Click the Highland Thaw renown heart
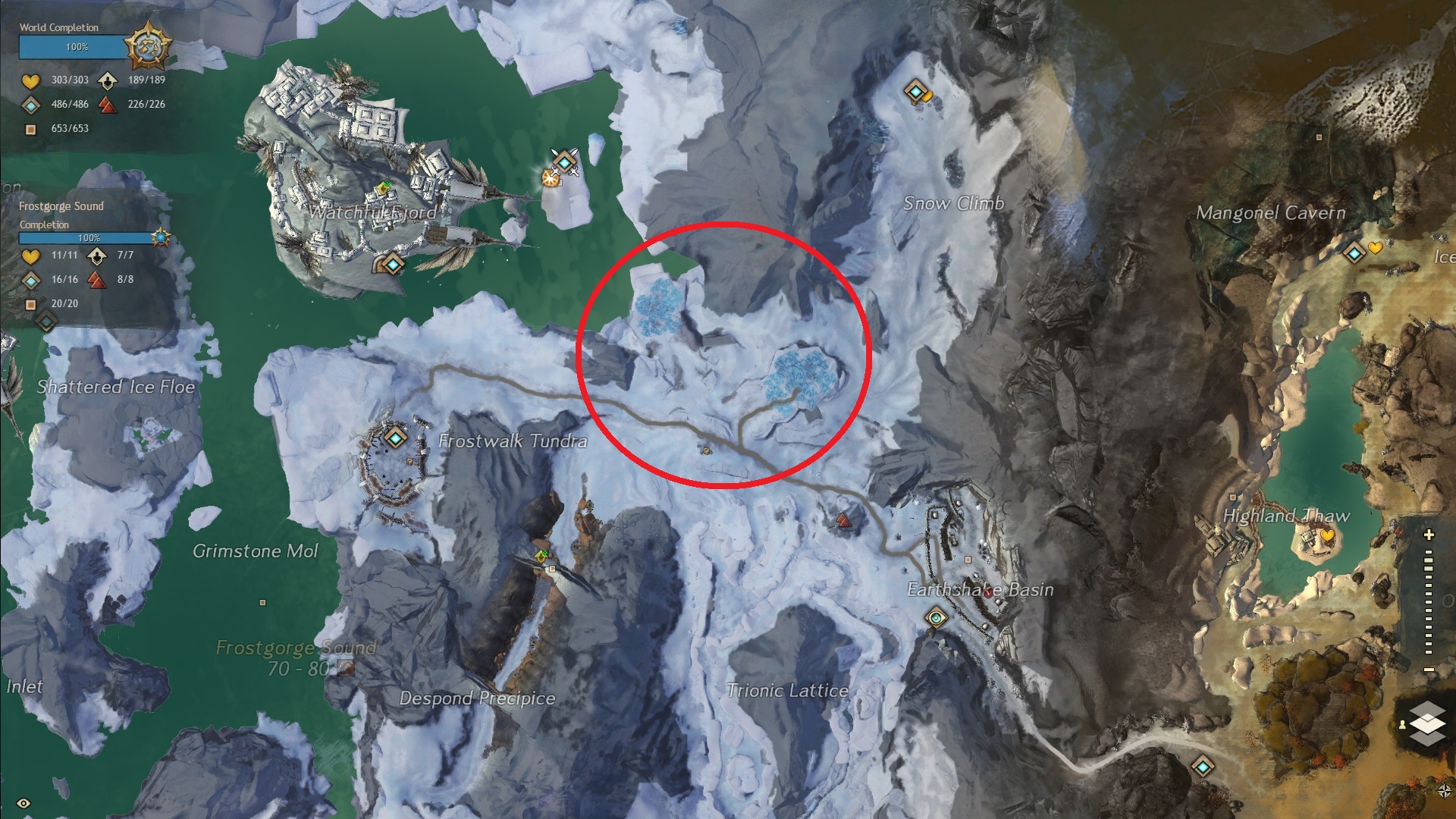 (1327, 536)
